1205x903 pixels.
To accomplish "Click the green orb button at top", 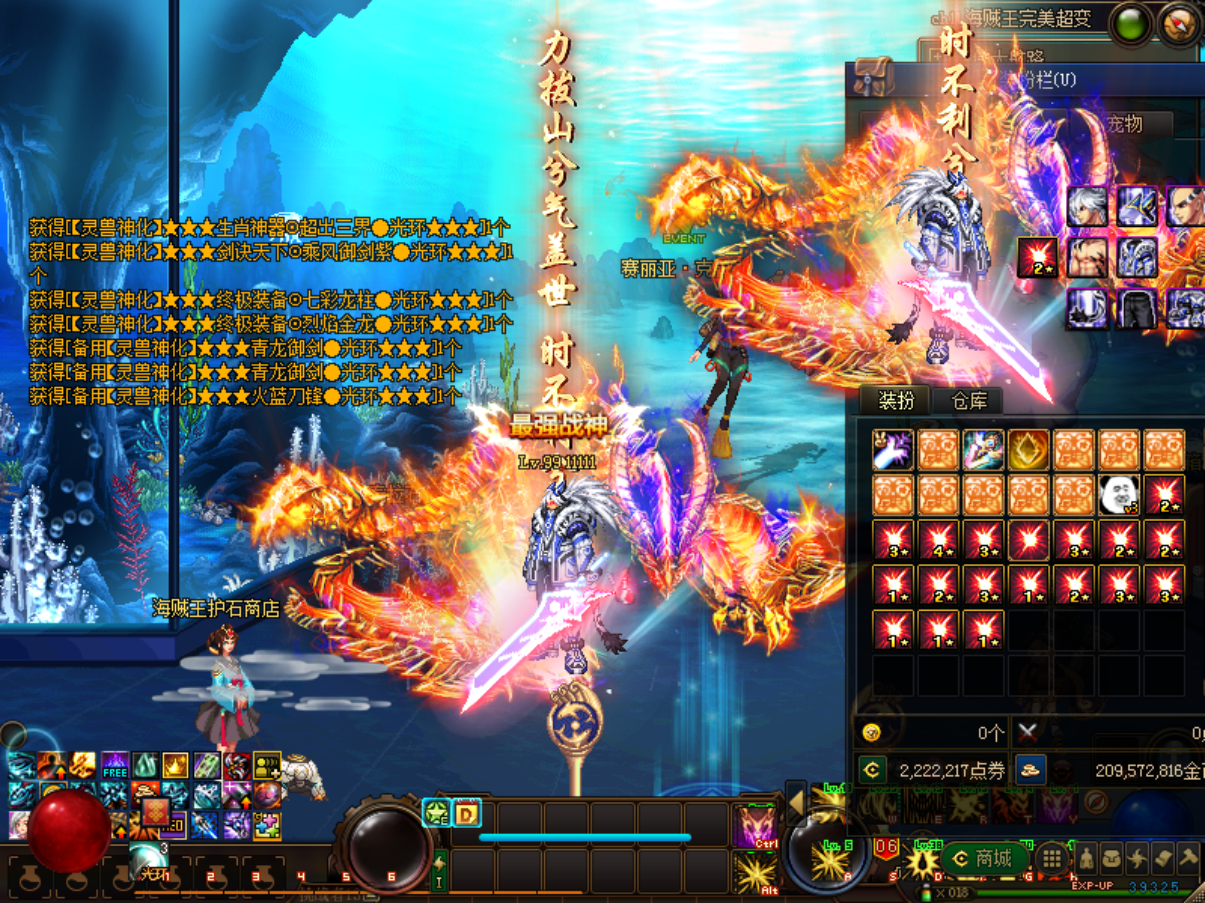I will pyautogui.click(x=1132, y=22).
